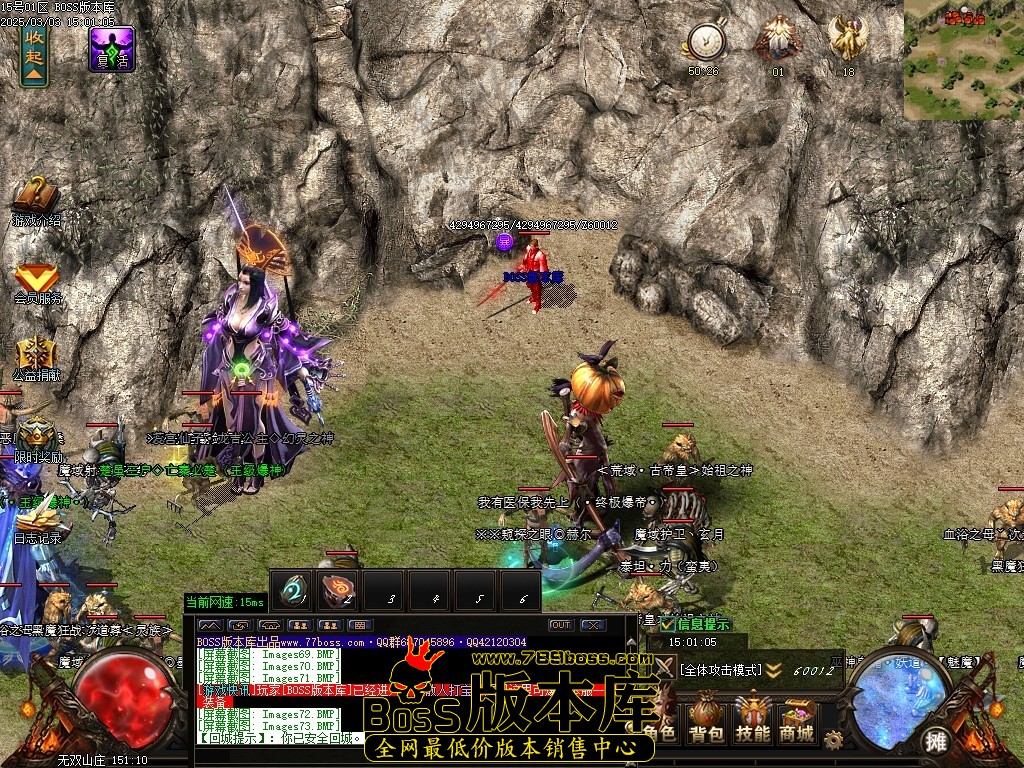
Task: Click the purple 复活 revive icon
Action: coord(112,48)
